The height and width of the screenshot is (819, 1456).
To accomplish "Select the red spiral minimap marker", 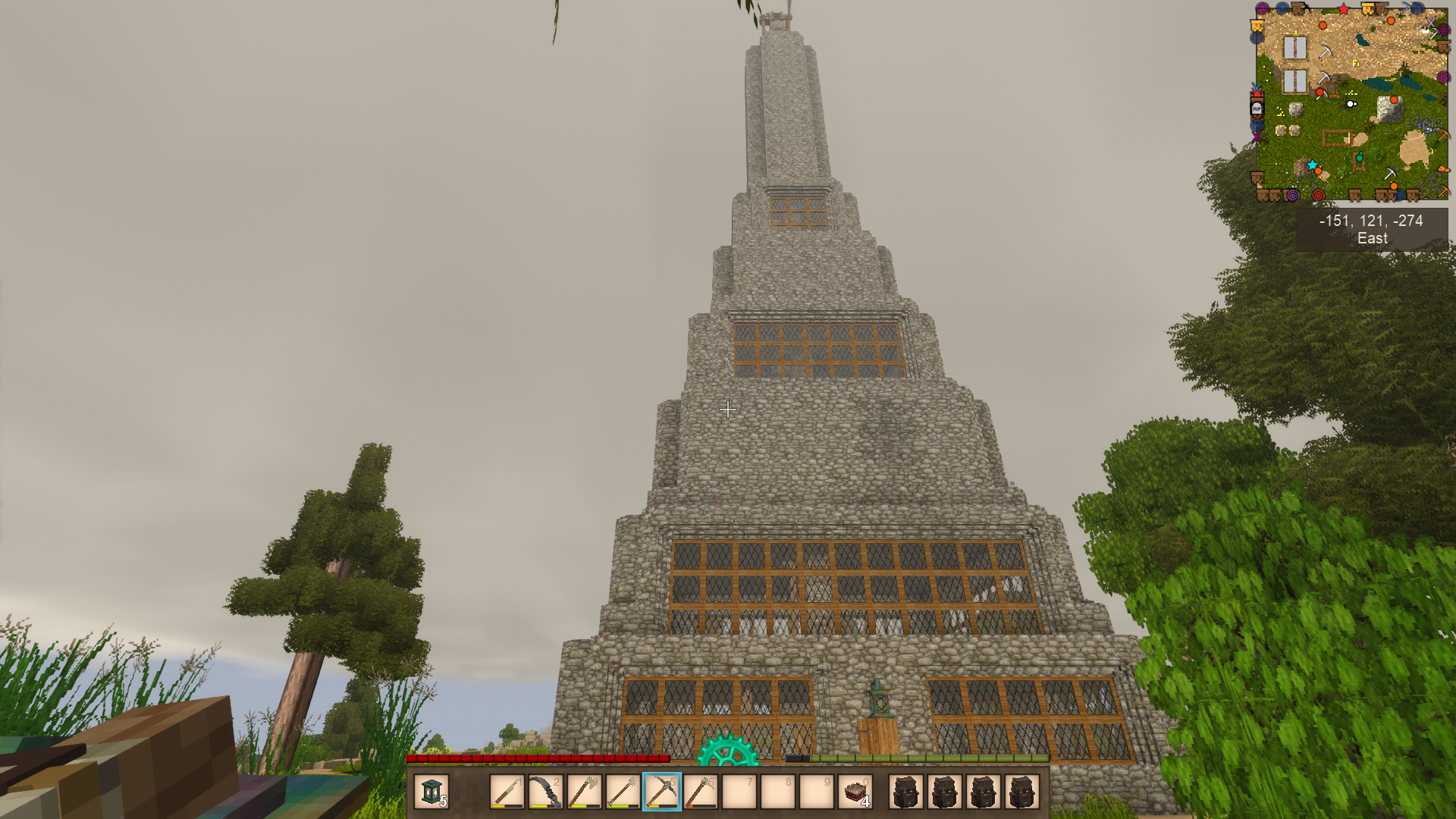I will [1318, 195].
